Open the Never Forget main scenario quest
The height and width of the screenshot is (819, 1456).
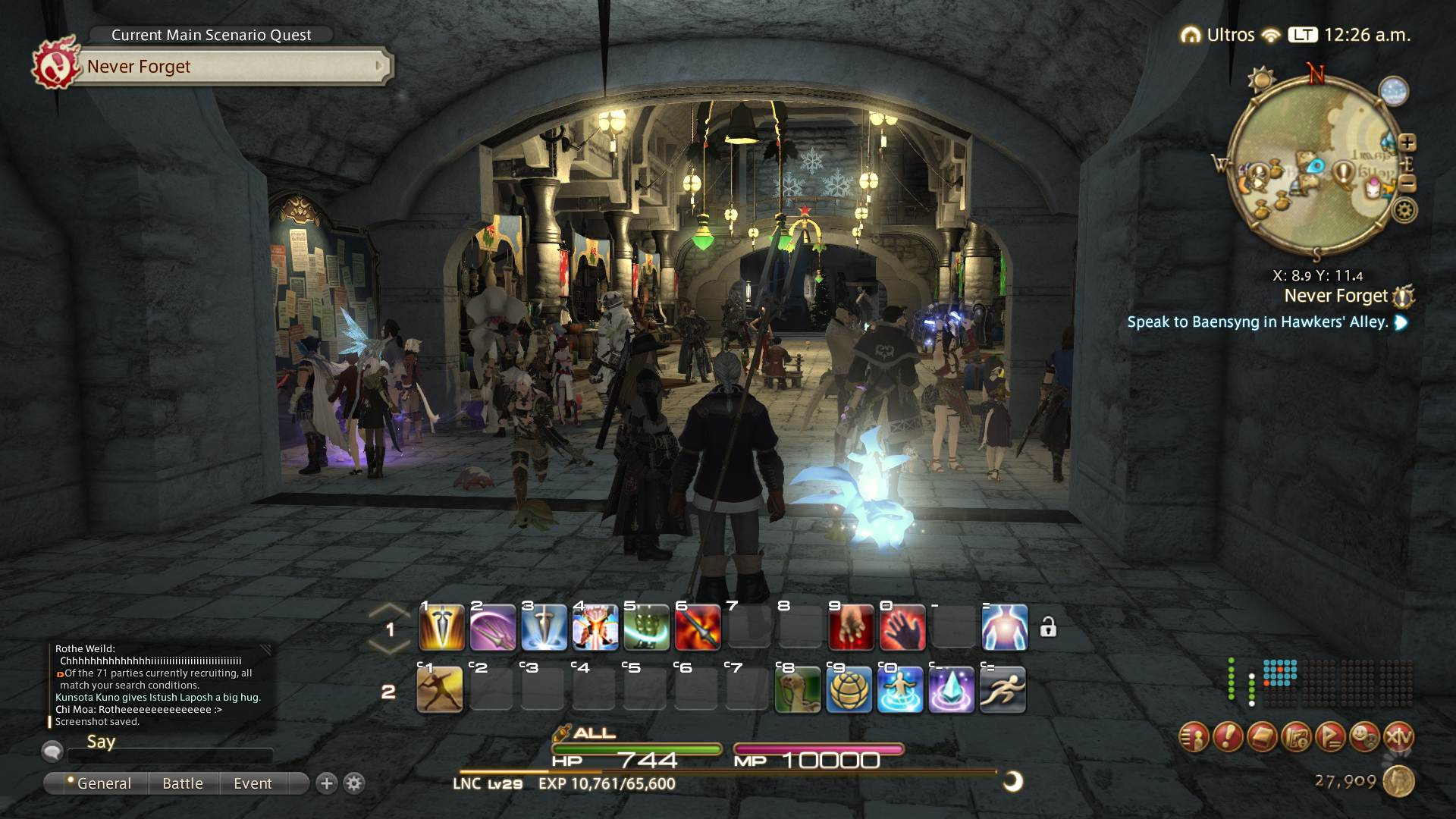coord(227,67)
